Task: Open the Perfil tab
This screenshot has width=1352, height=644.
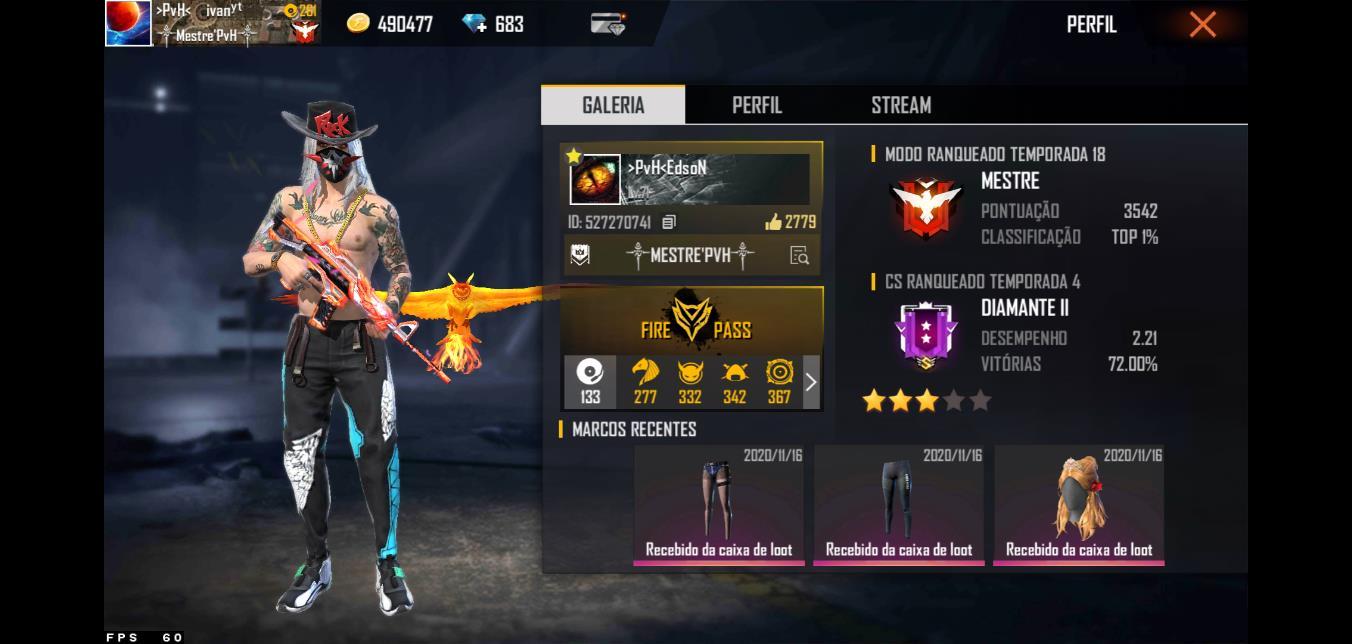Action: pyautogui.click(x=757, y=105)
